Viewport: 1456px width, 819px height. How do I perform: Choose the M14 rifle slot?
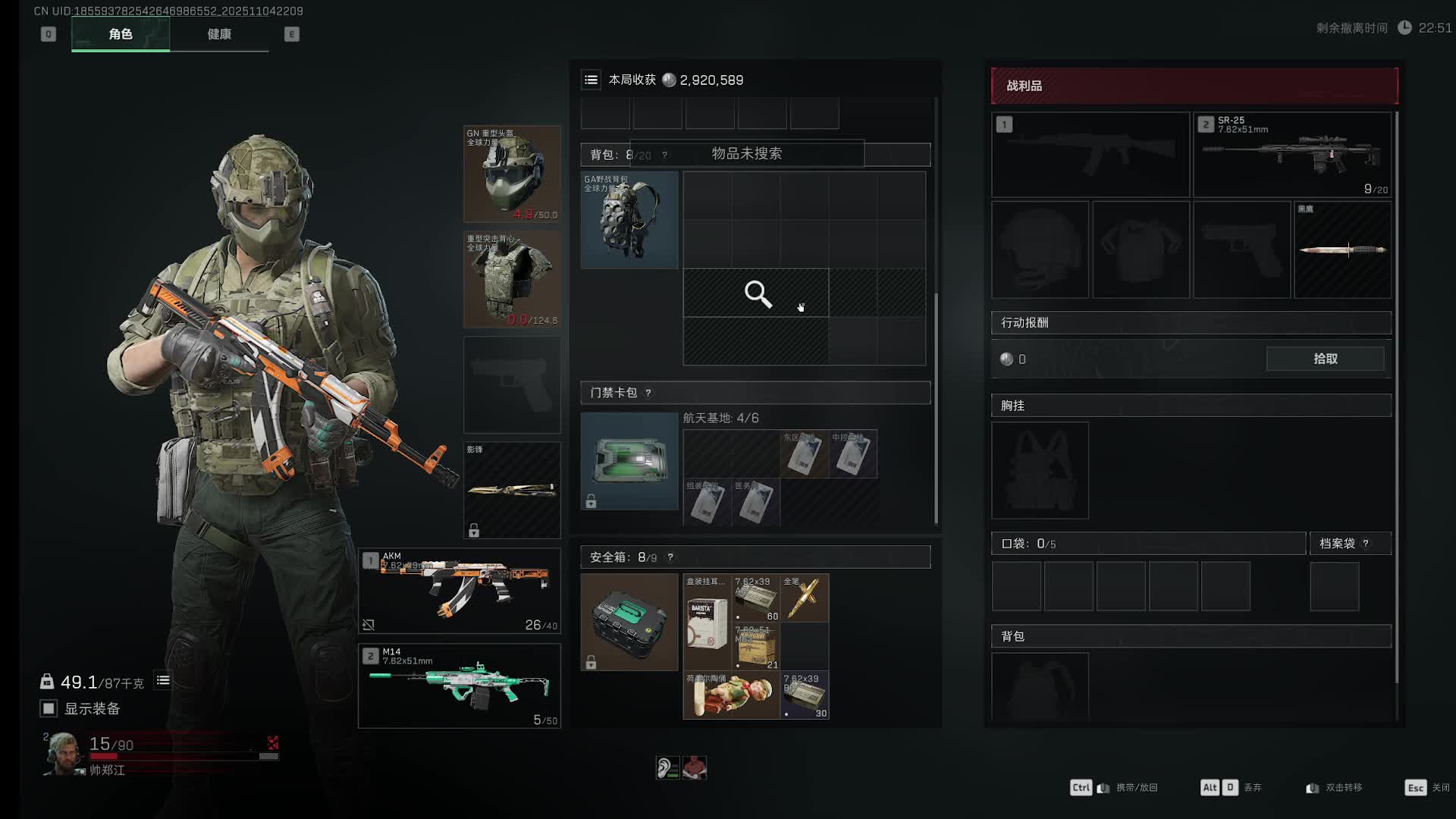[x=460, y=686]
